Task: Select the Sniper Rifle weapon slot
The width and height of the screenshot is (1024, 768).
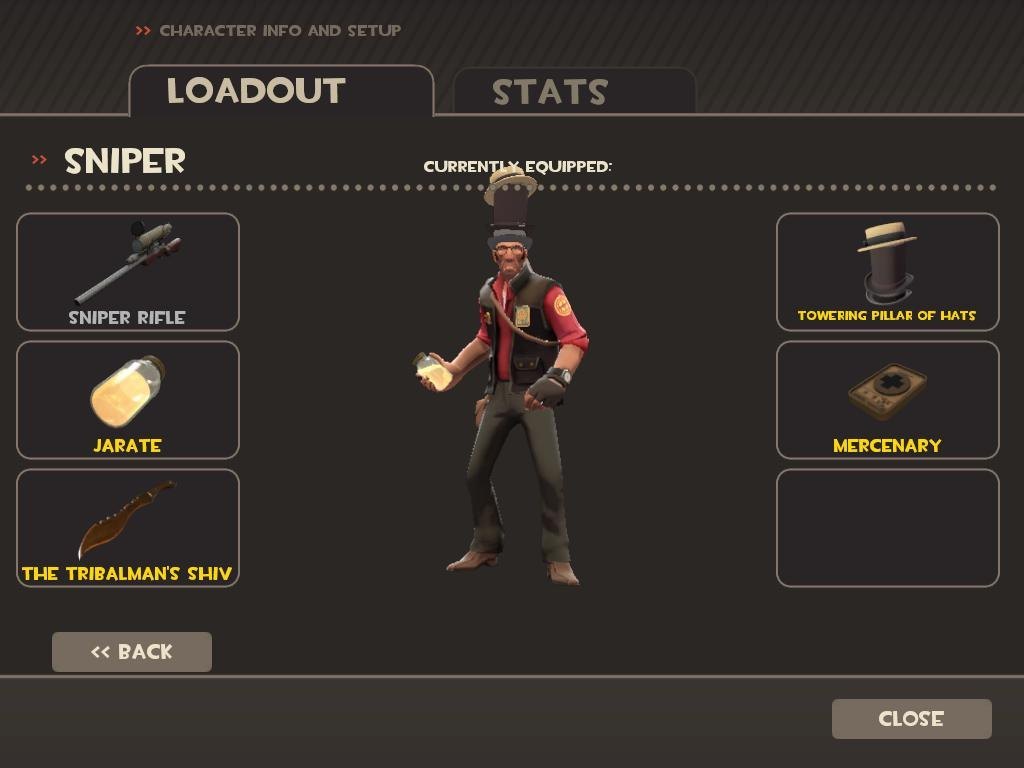Action: pos(128,272)
